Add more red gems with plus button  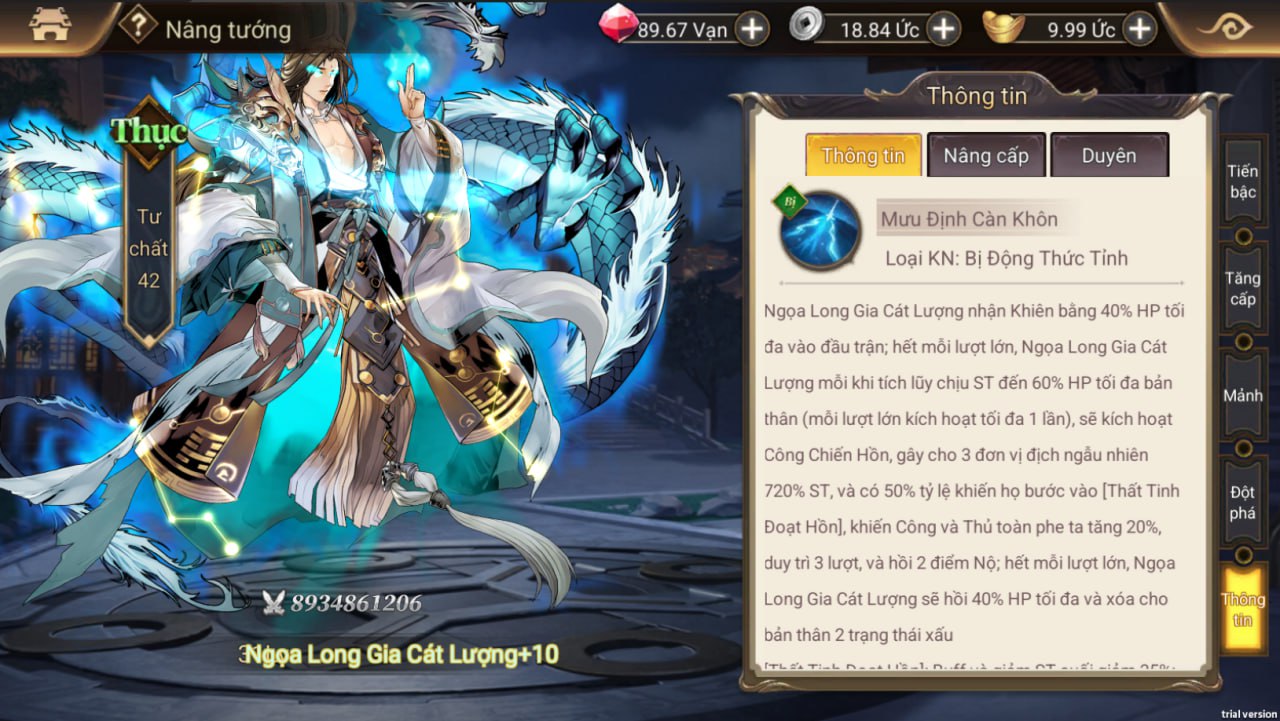752,29
